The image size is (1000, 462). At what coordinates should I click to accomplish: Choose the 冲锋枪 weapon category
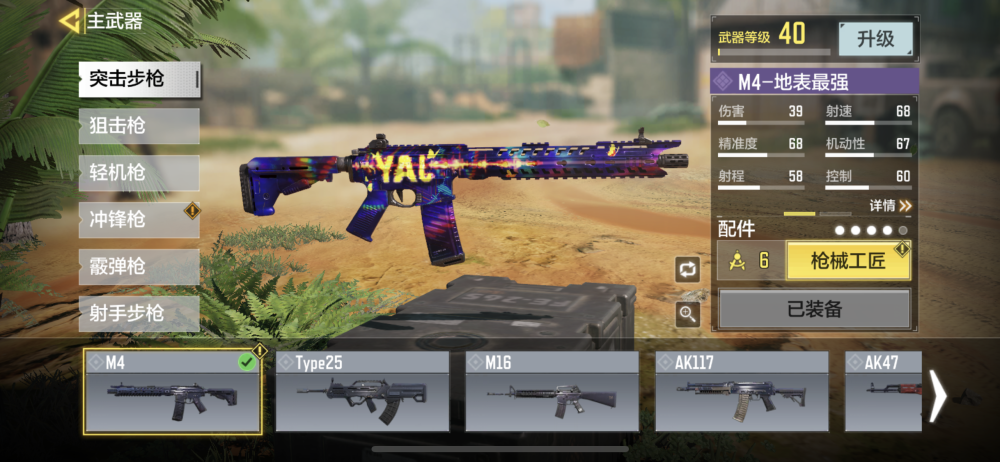[x=138, y=220]
